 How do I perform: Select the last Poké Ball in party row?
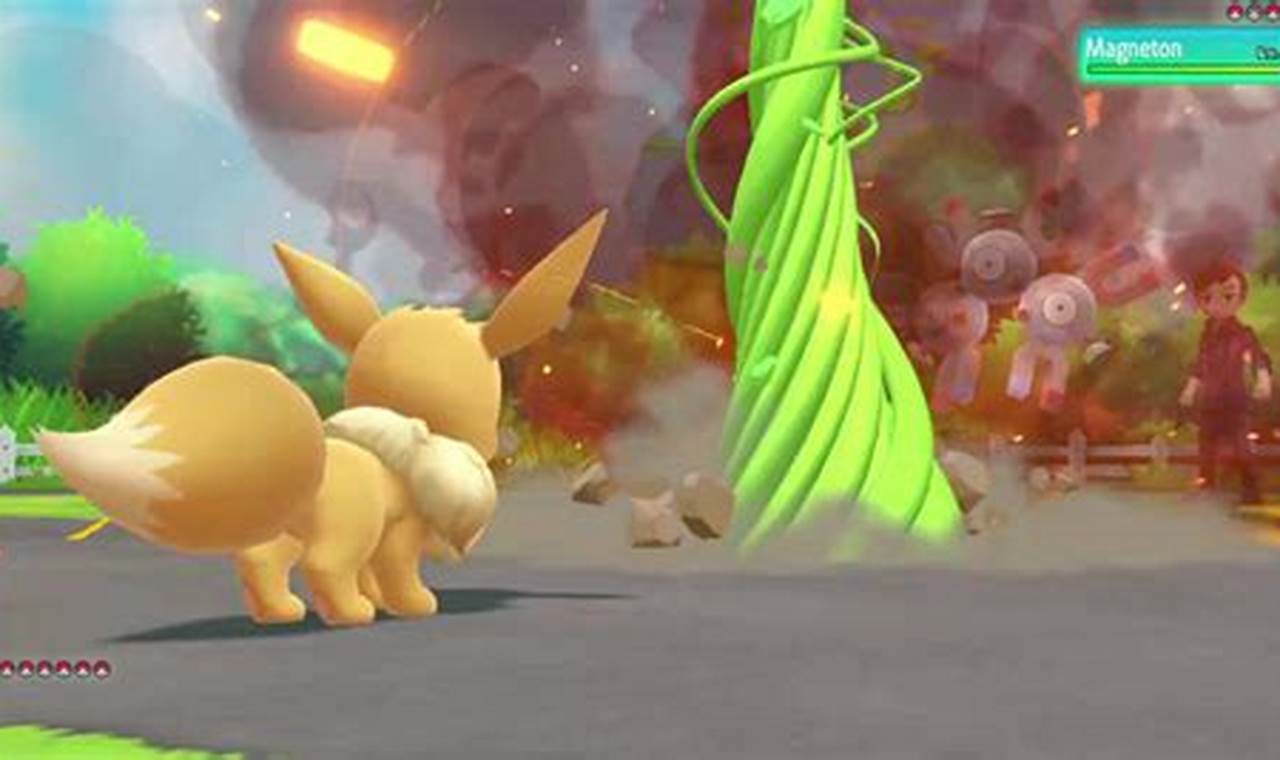(x=102, y=670)
